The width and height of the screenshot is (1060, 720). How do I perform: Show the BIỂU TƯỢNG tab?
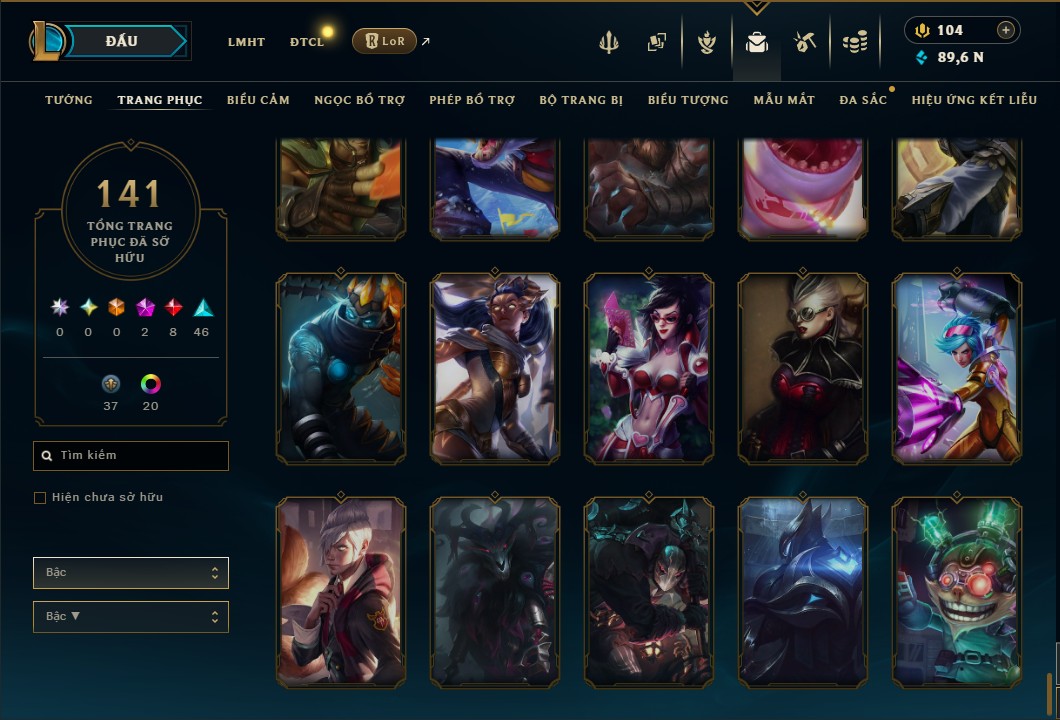pos(688,100)
